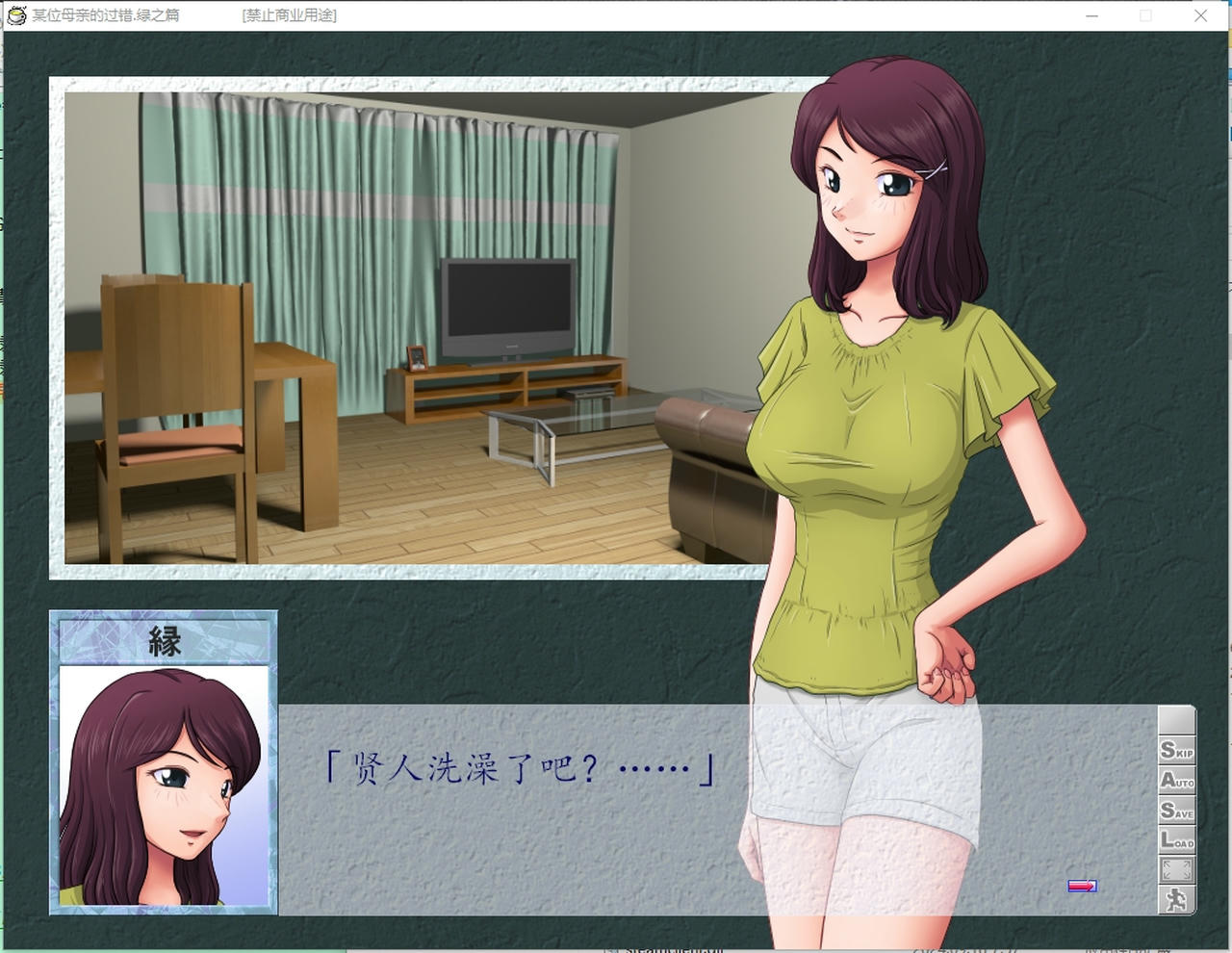Click the game logo icon in the title bar
The width and height of the screenshot is (1232, 953).
coord(15,15)
